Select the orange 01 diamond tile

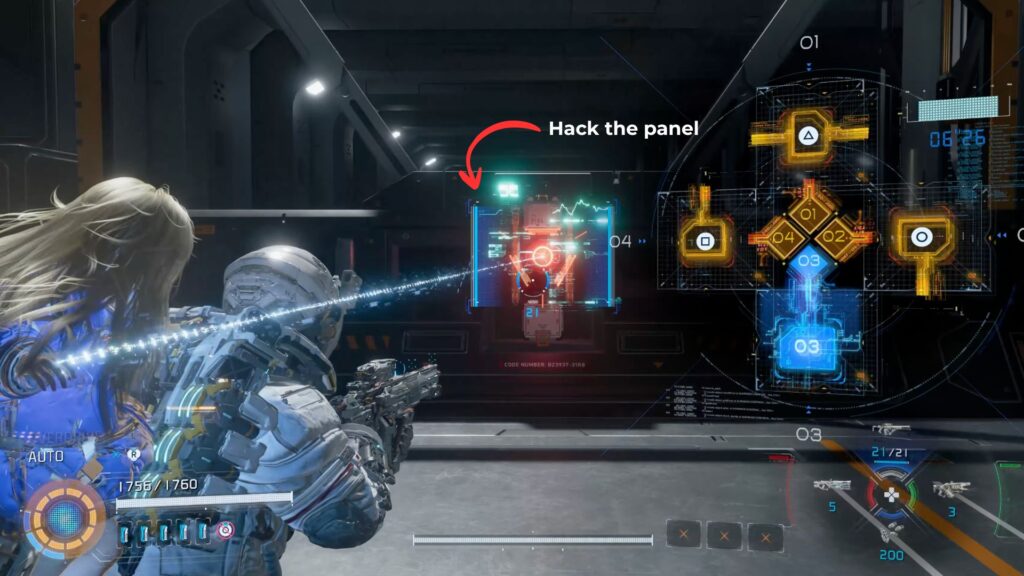tap(809, 215)
